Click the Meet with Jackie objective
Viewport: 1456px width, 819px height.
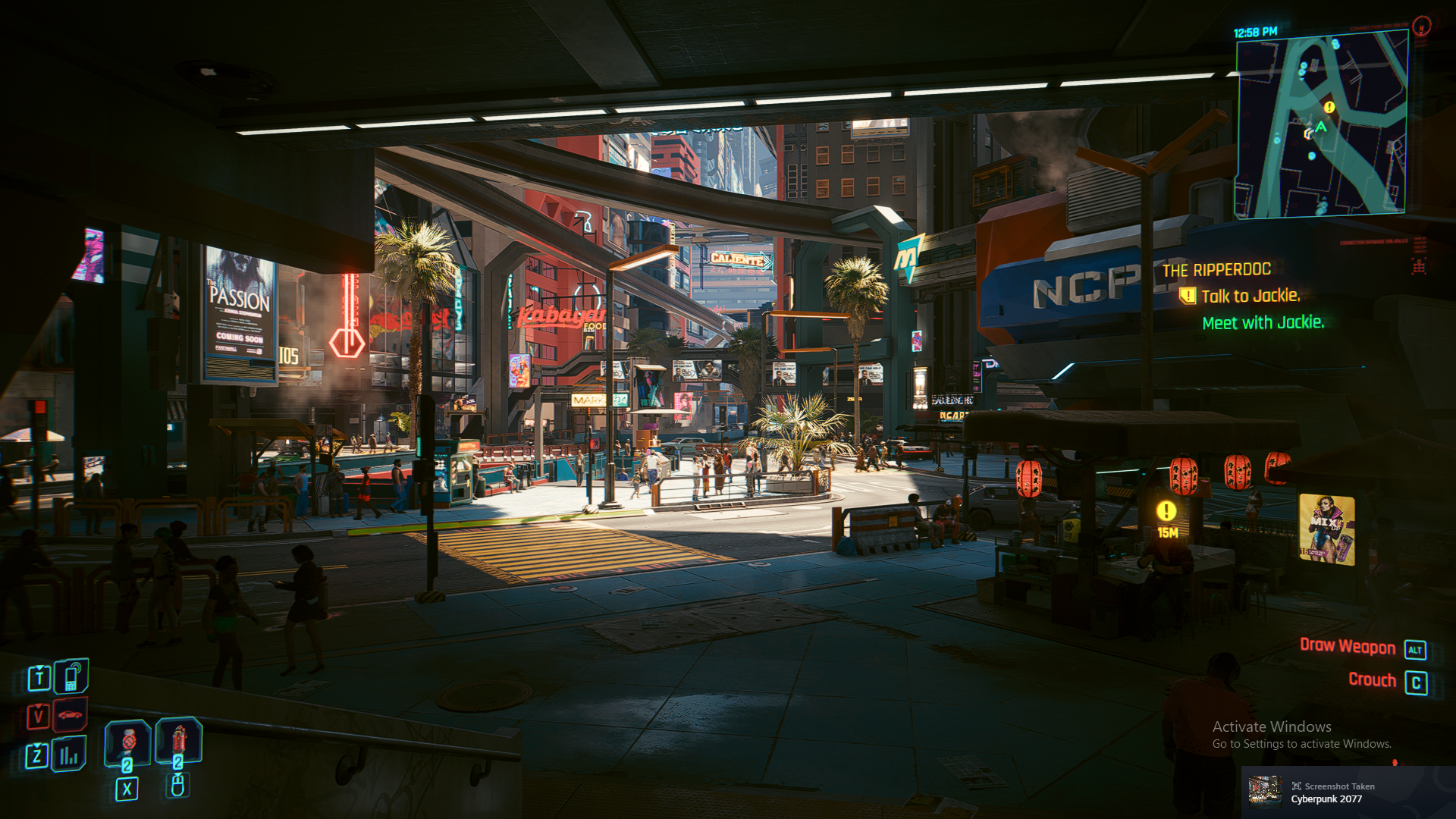coord(1263,322)
